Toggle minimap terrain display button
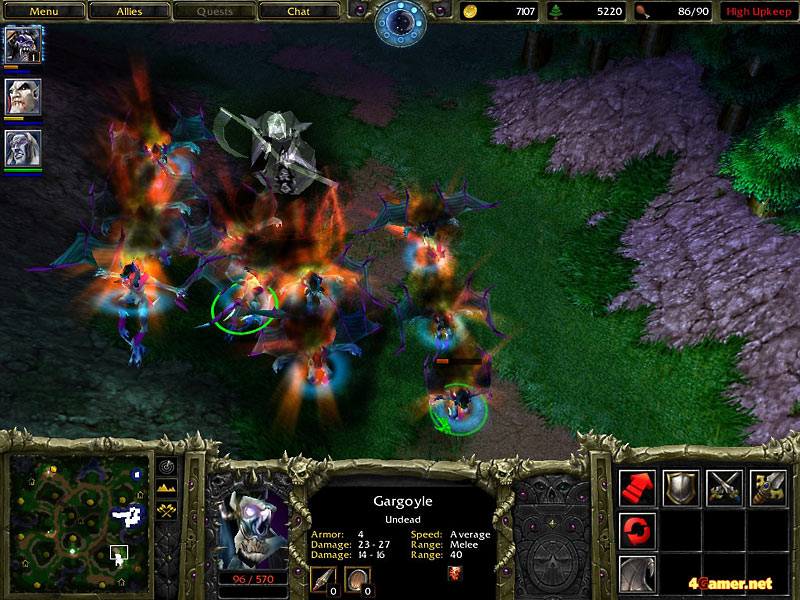Screen dimensions: 800x600 coord(166,488)
